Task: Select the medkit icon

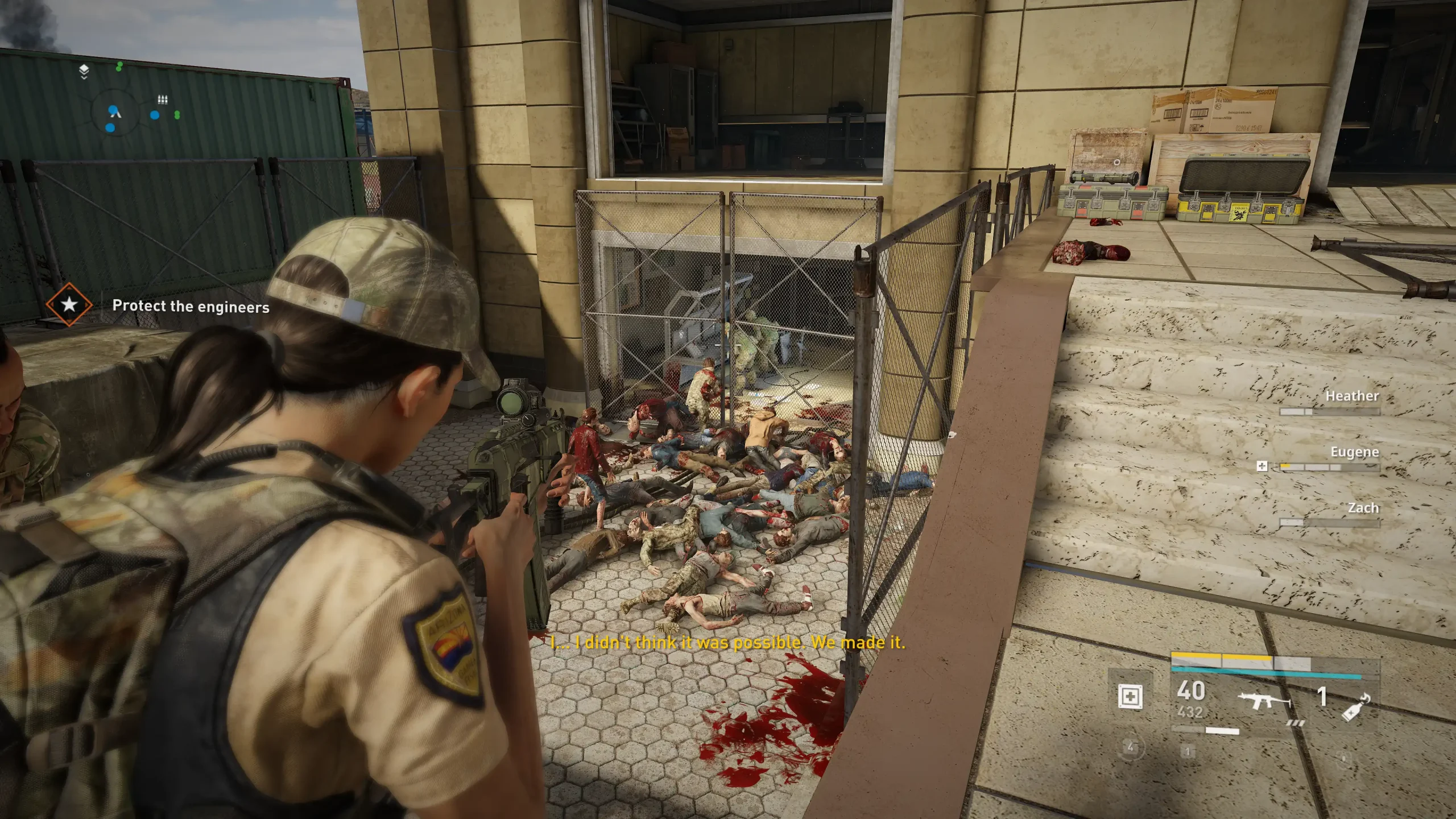Action: click(1130, 696)
